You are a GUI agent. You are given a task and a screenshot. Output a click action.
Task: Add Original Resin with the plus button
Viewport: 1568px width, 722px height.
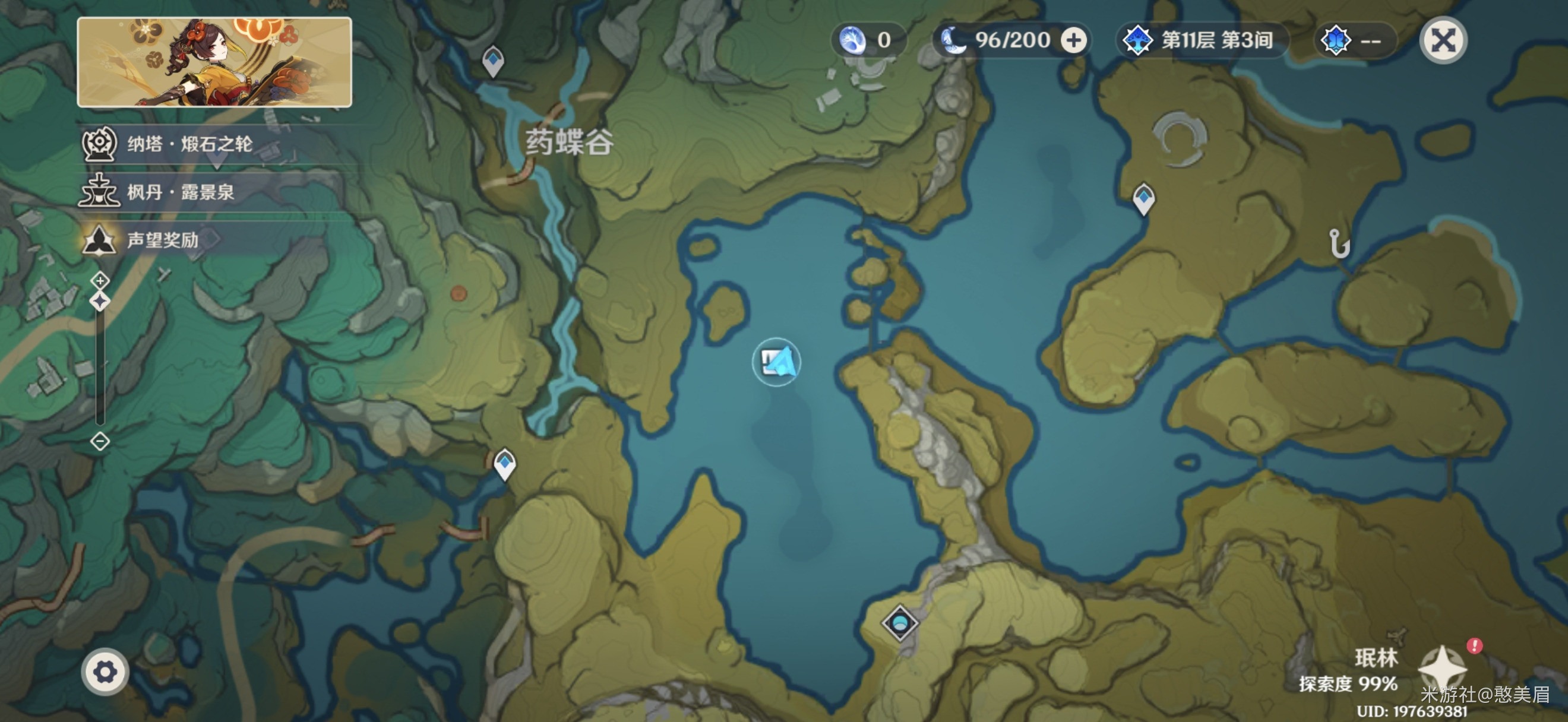pos(1074,41)
